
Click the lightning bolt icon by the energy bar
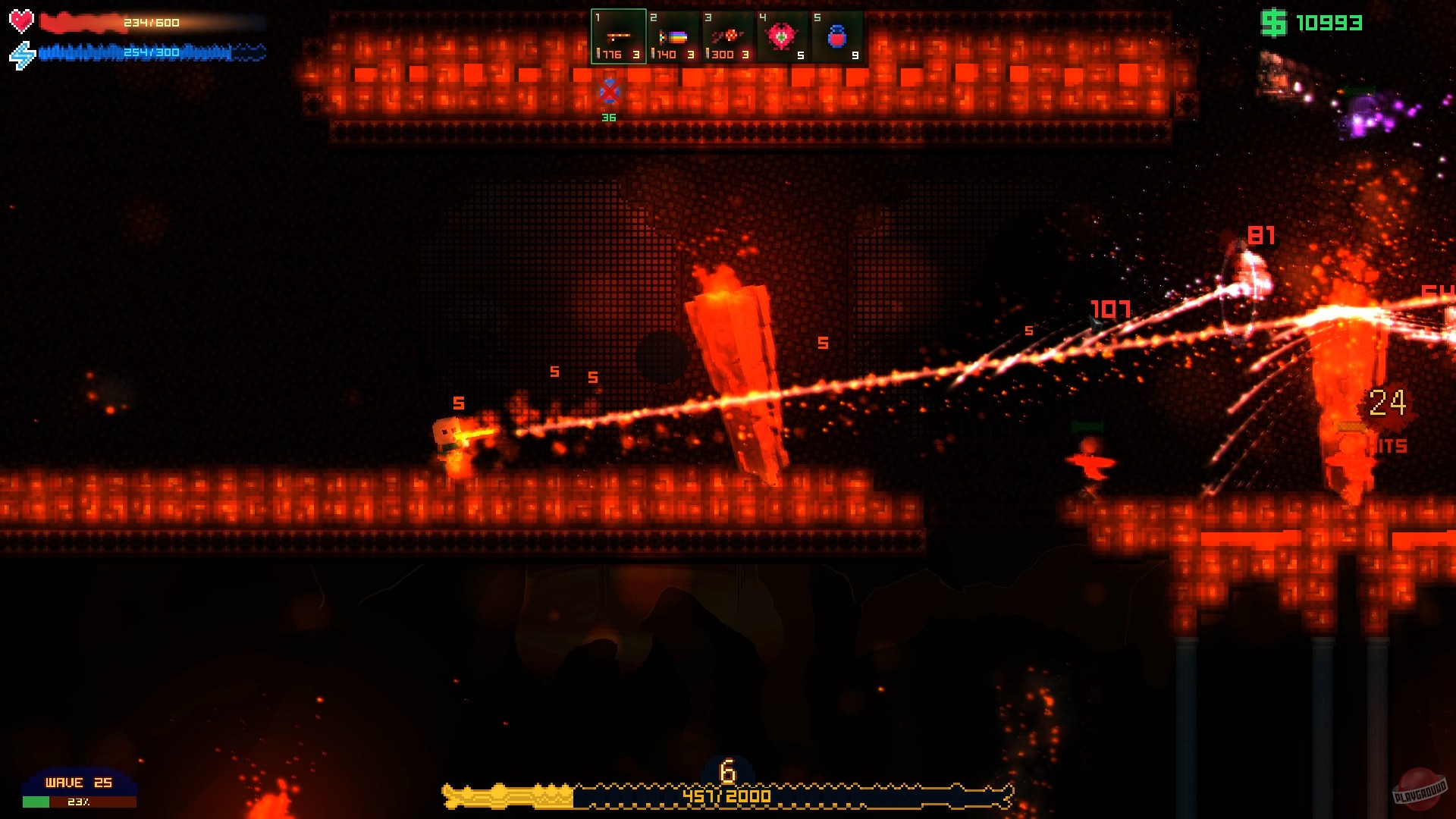click(23, 52)
